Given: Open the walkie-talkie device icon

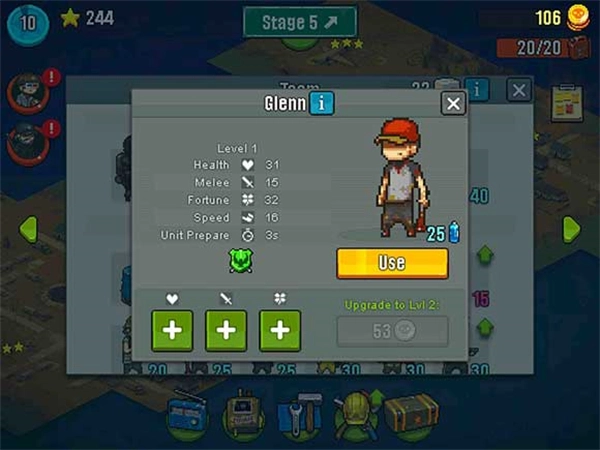Looking at the screenshot, I should coord(243,412).
